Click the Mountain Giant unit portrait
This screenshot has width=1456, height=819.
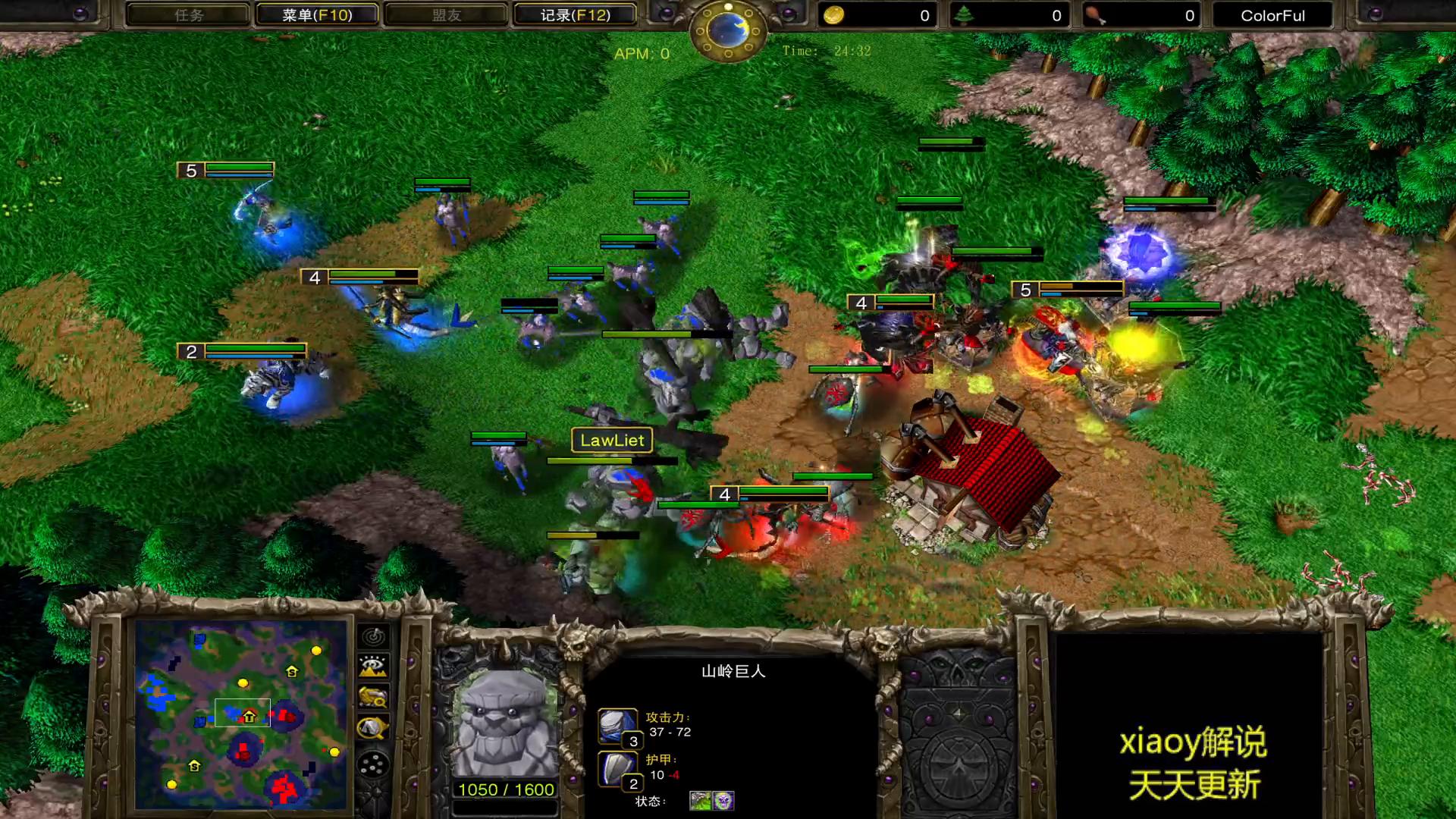pyautogui.click(x=505, y=722)
